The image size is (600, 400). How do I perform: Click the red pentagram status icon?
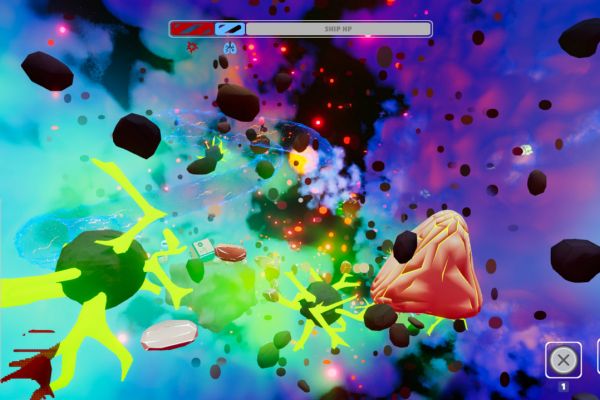click(x=192, y=47)
